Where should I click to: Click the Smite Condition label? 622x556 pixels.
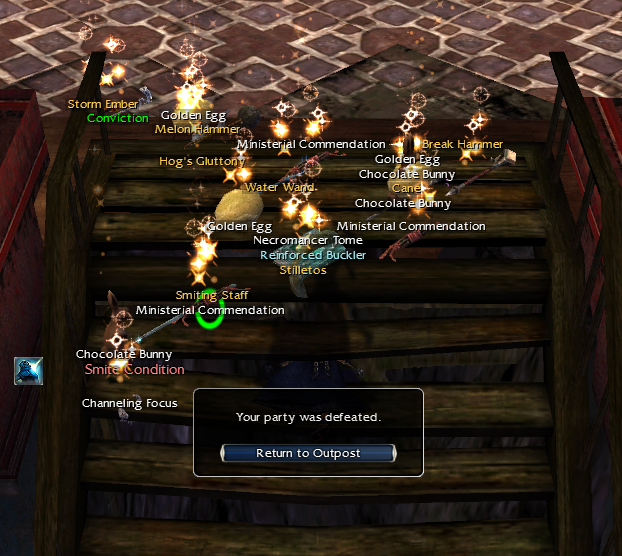pos(134,369)
